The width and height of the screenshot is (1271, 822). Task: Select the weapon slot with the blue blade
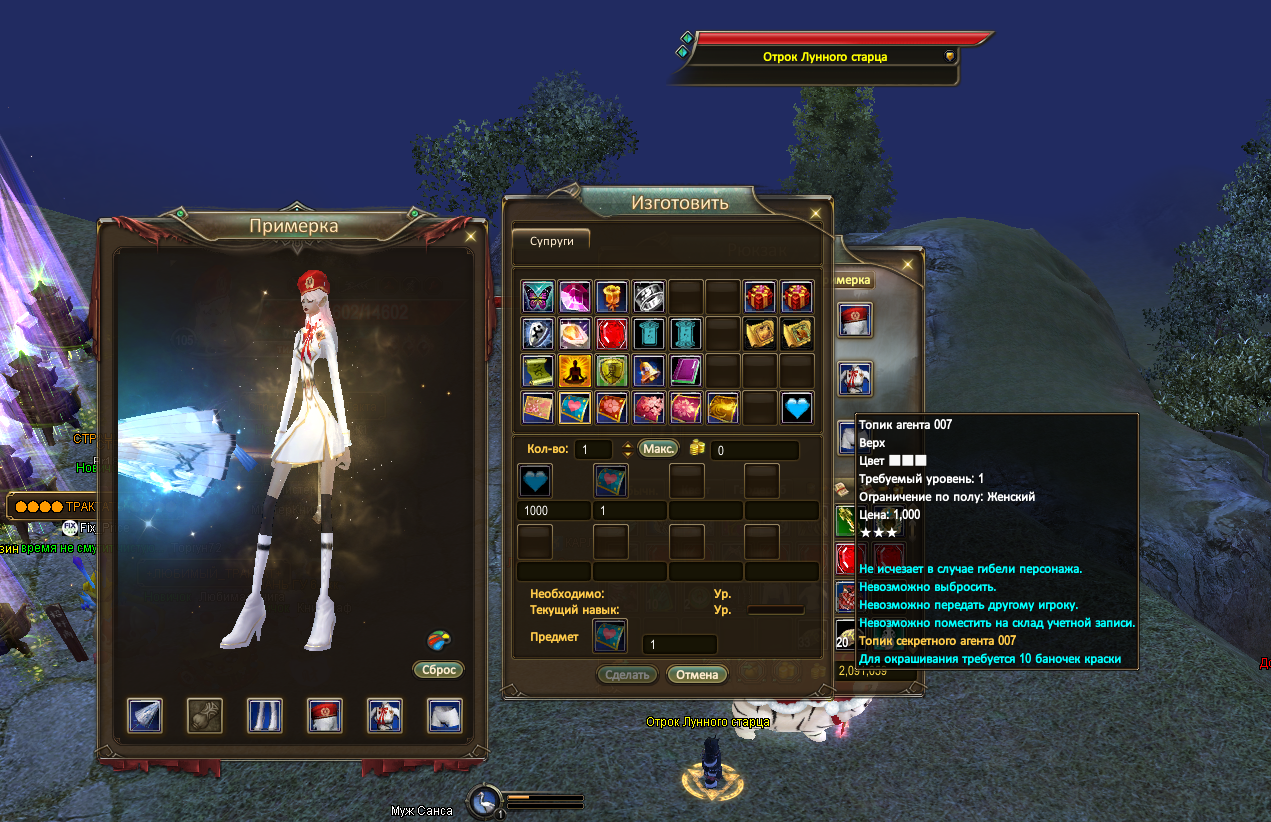click(x=145, y=715)
